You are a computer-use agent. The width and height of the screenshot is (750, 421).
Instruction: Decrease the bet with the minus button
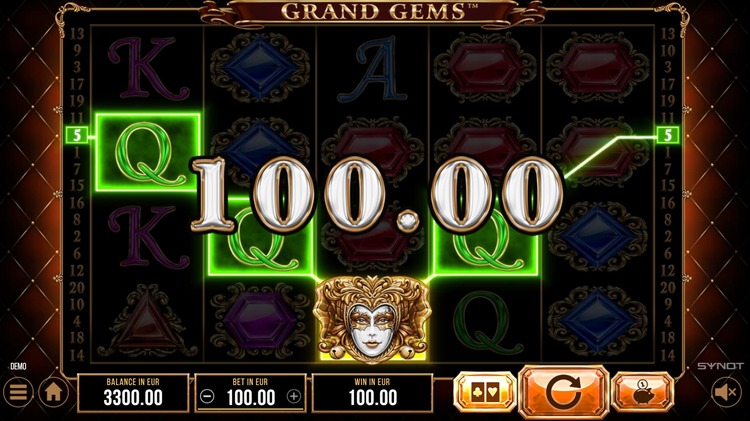206,396
